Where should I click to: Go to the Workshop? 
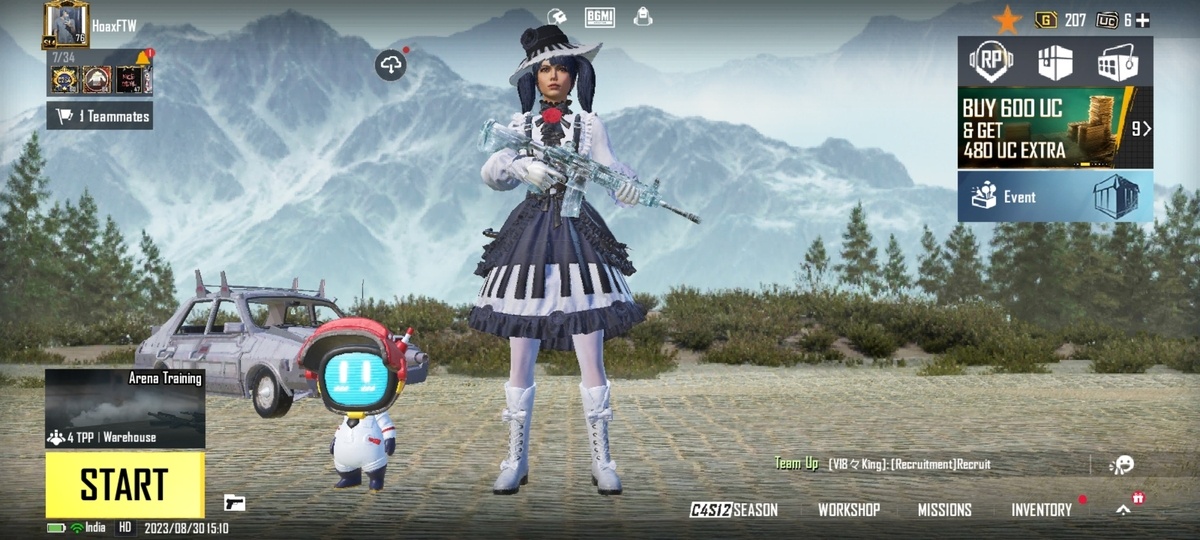pos(849,510)
